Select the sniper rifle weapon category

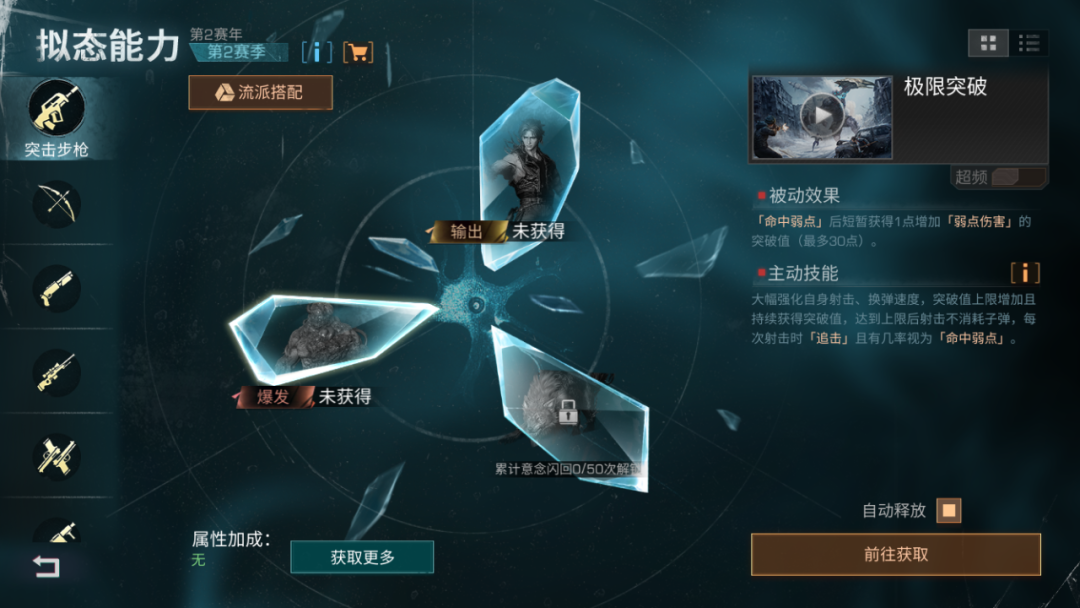[x=56, y=372]
